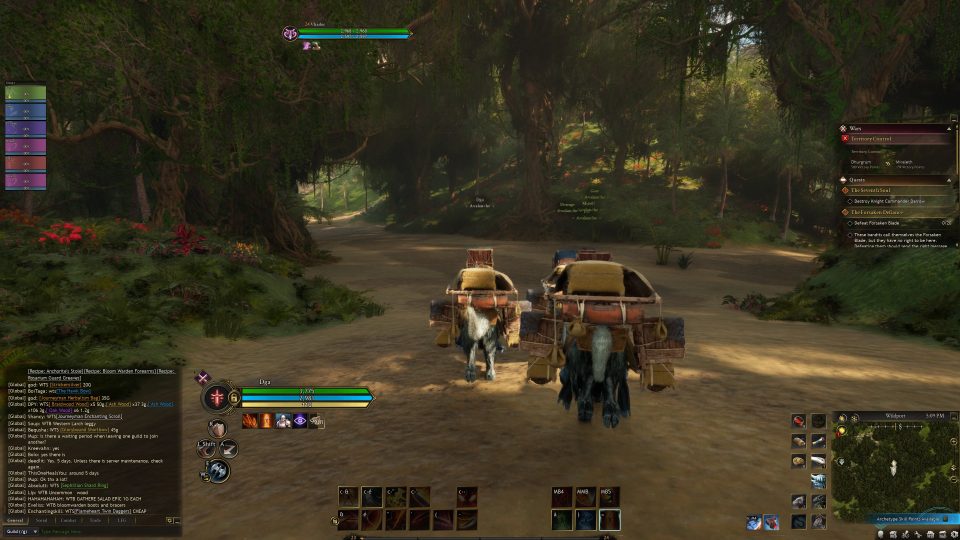The height and width of the screenshot is (540, 960).
Task: Switch to the Trade chat tab
Action: pyautogui.click(x=95, y=520)
